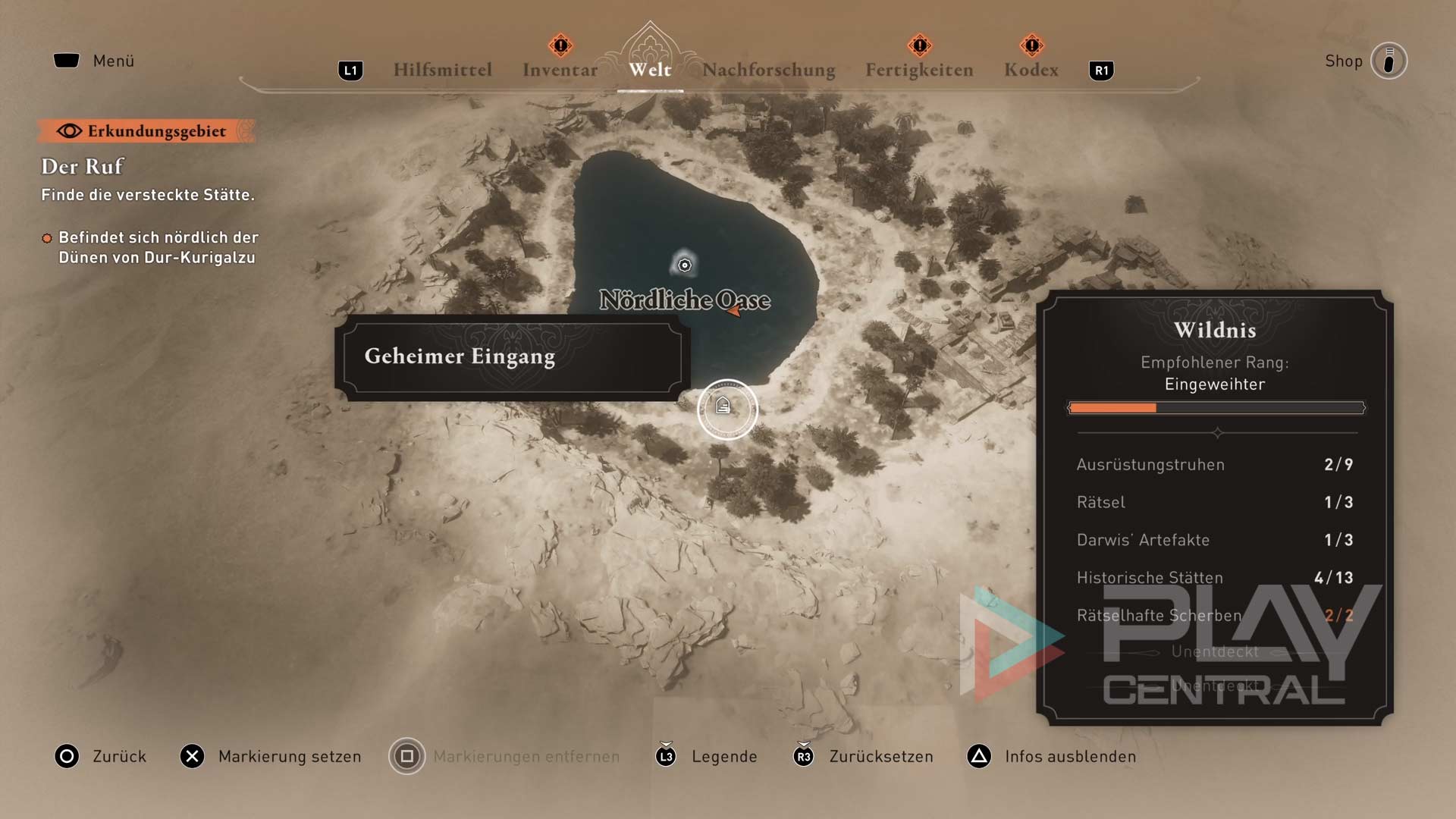
Task: Click the viewpoint marker in the lake
Action: pyautogui.click(x=684, y=265)
